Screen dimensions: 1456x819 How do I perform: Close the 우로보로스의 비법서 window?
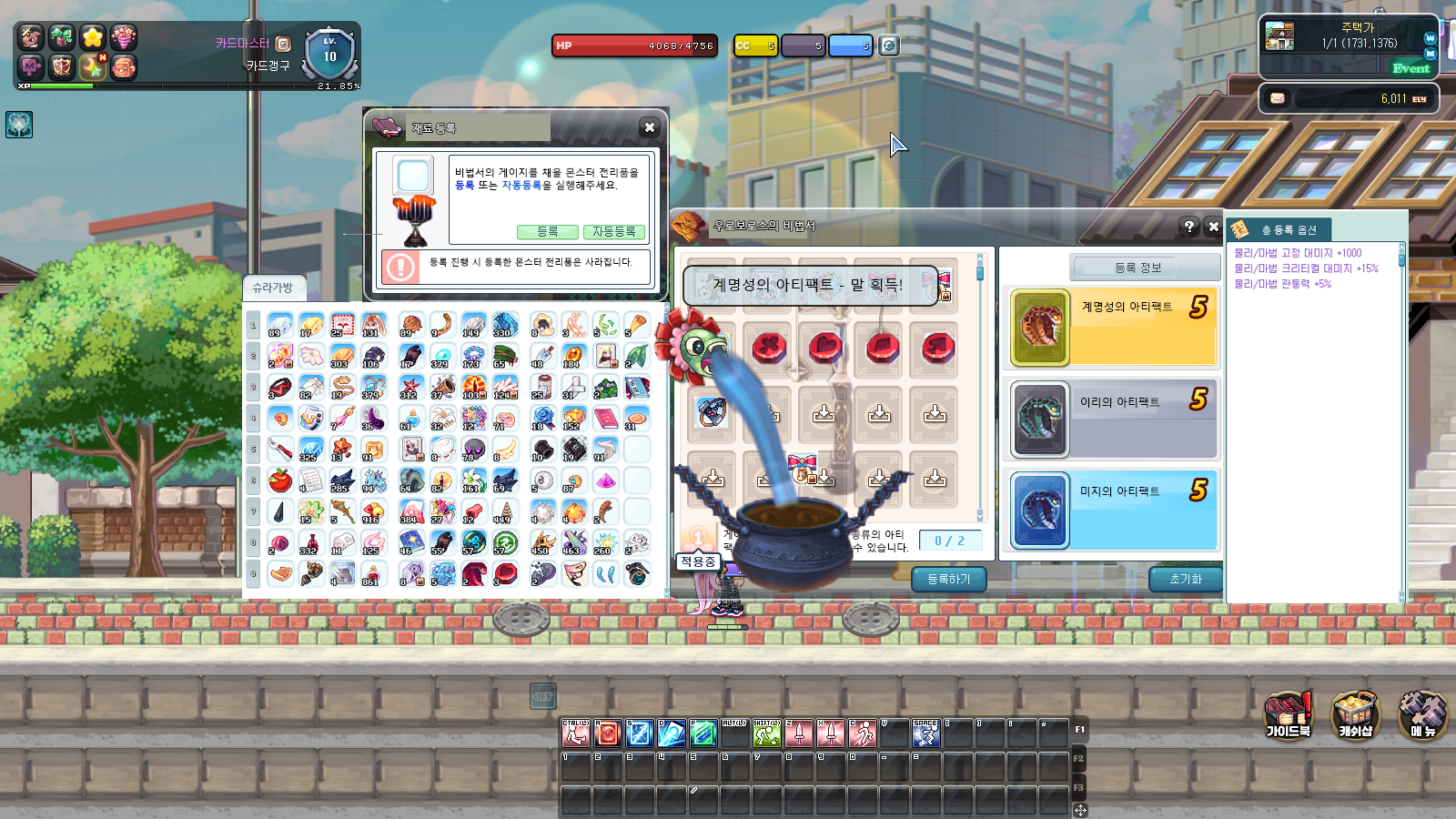tap(1213, 227)
